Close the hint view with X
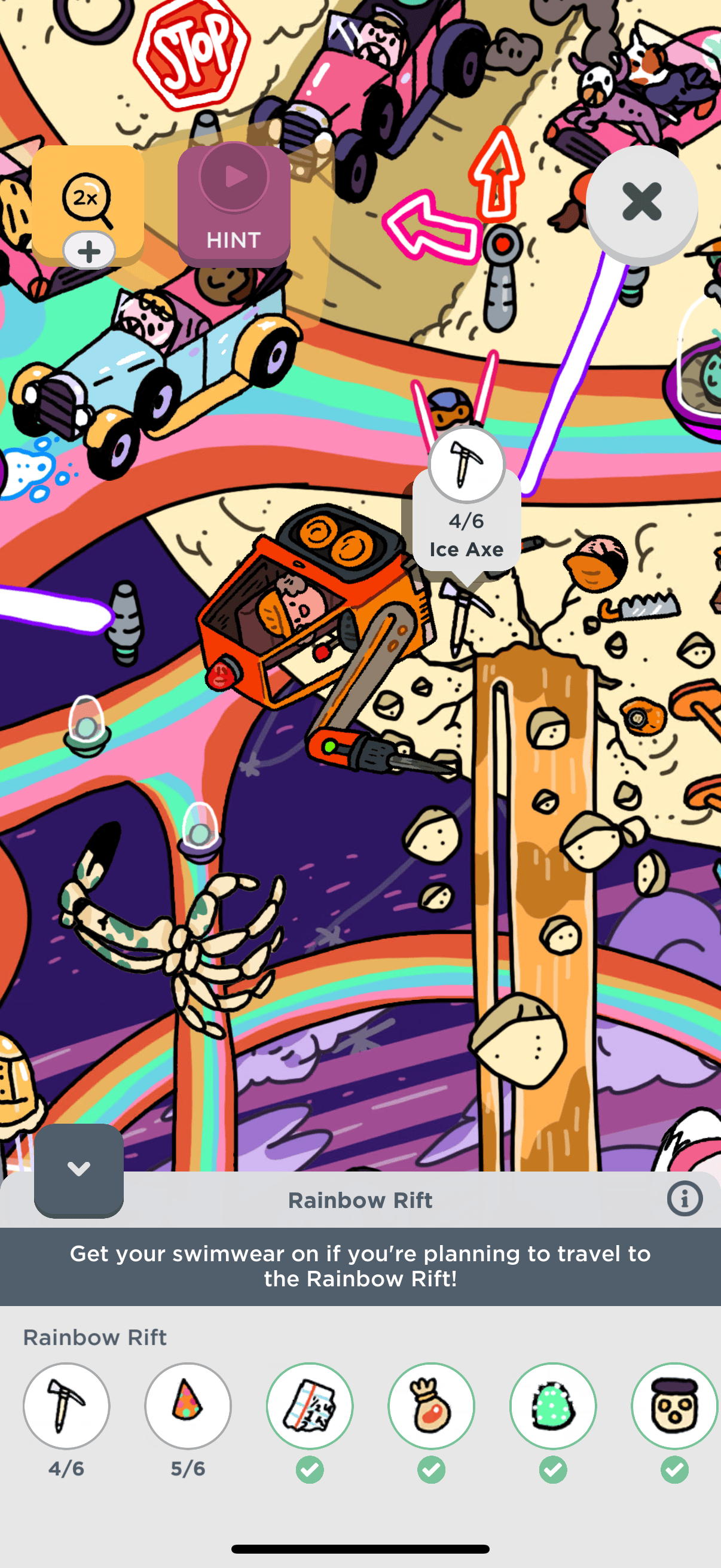The height and width of the screenshot is (1568, 721). [x=641, y=202]
